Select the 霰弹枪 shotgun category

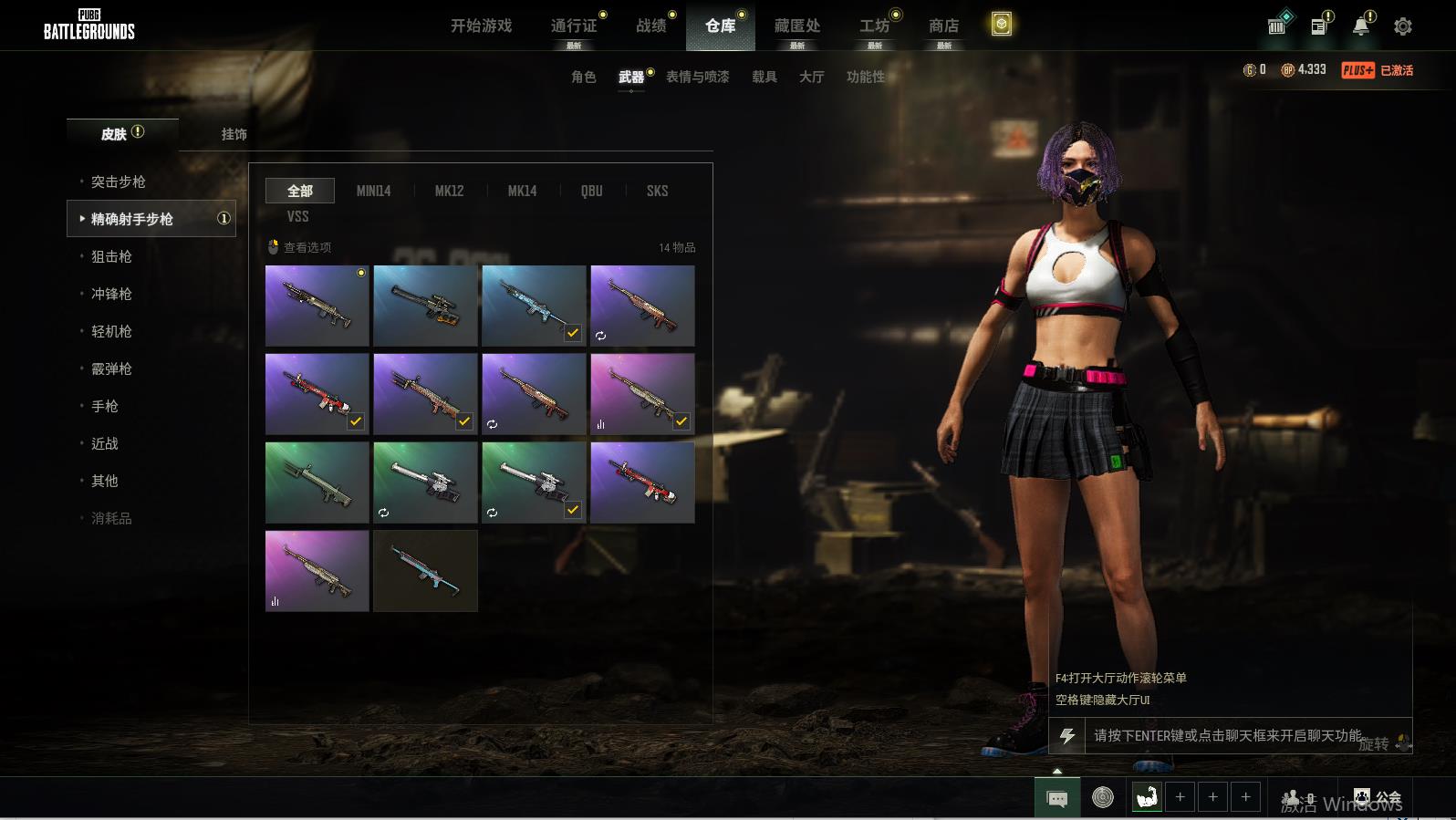point(111,368)
